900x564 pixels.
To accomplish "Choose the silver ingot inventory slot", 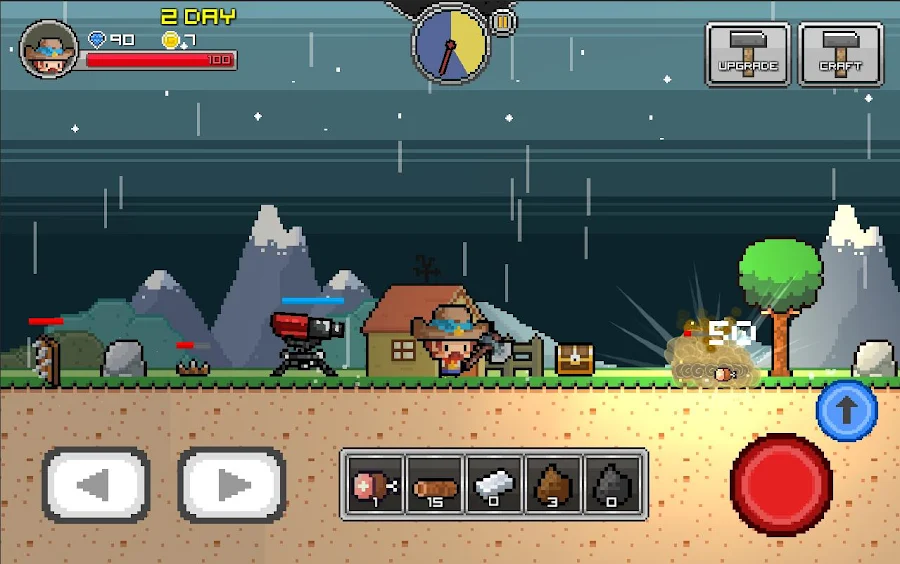I will coord(494,484).
